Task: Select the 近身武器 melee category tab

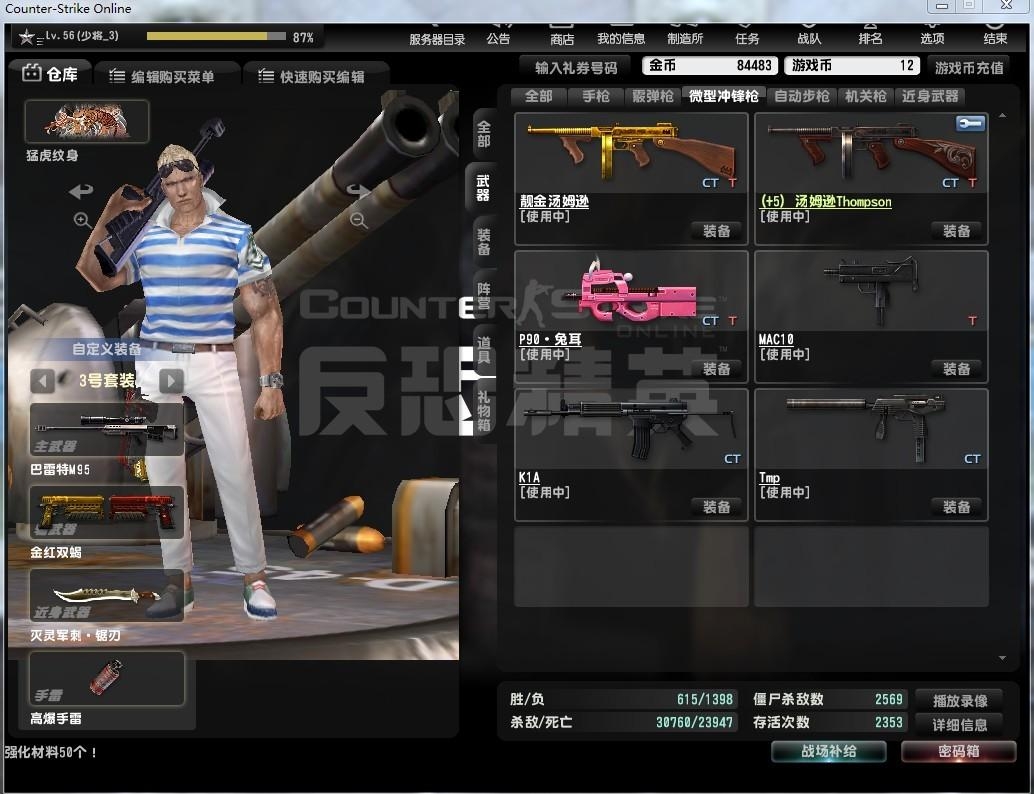Action: click(930, 96)
